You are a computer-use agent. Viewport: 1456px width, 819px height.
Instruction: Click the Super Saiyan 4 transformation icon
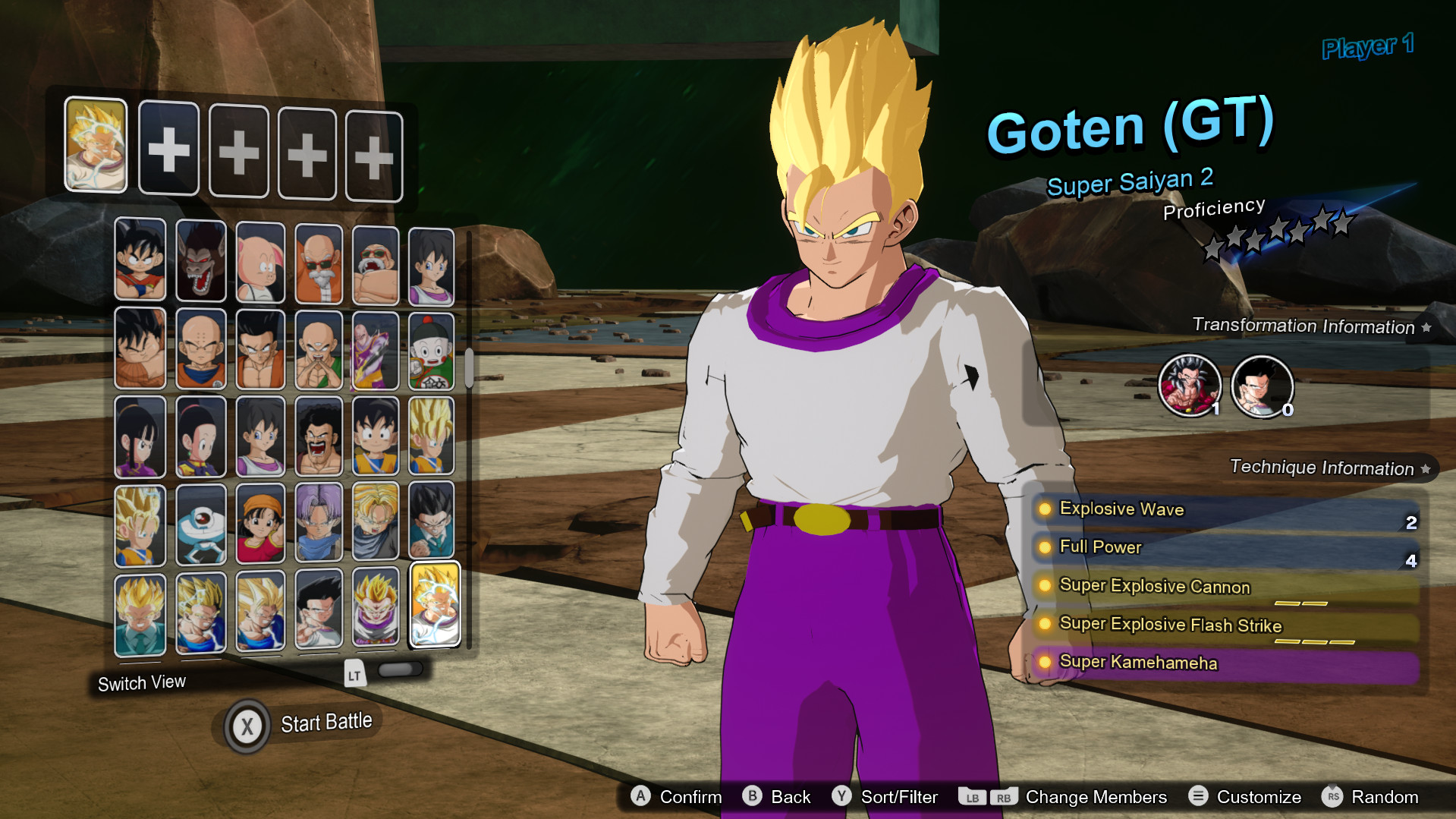point(1190,385)
